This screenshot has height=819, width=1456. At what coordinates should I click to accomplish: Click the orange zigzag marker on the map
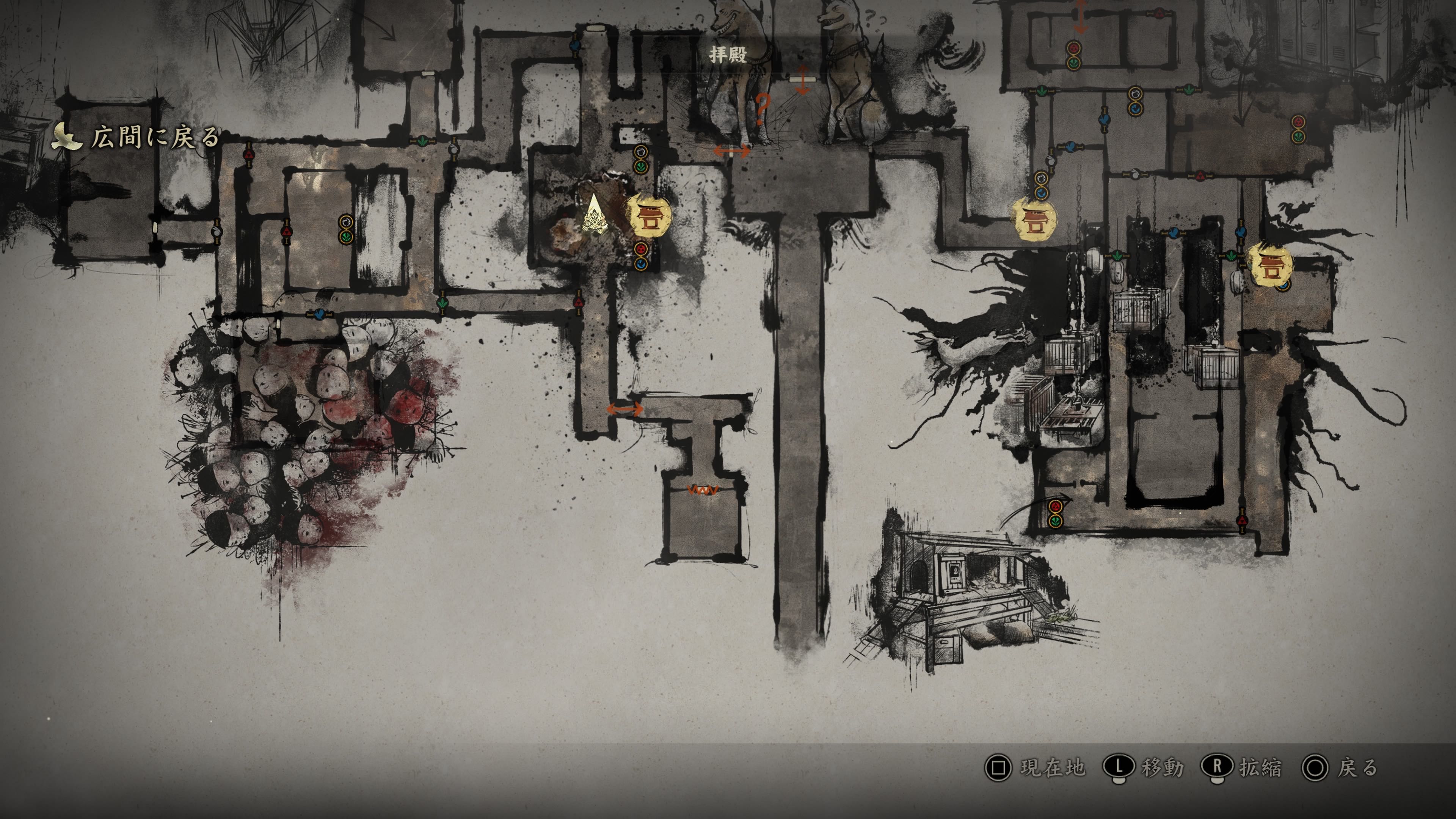point(703,490)
